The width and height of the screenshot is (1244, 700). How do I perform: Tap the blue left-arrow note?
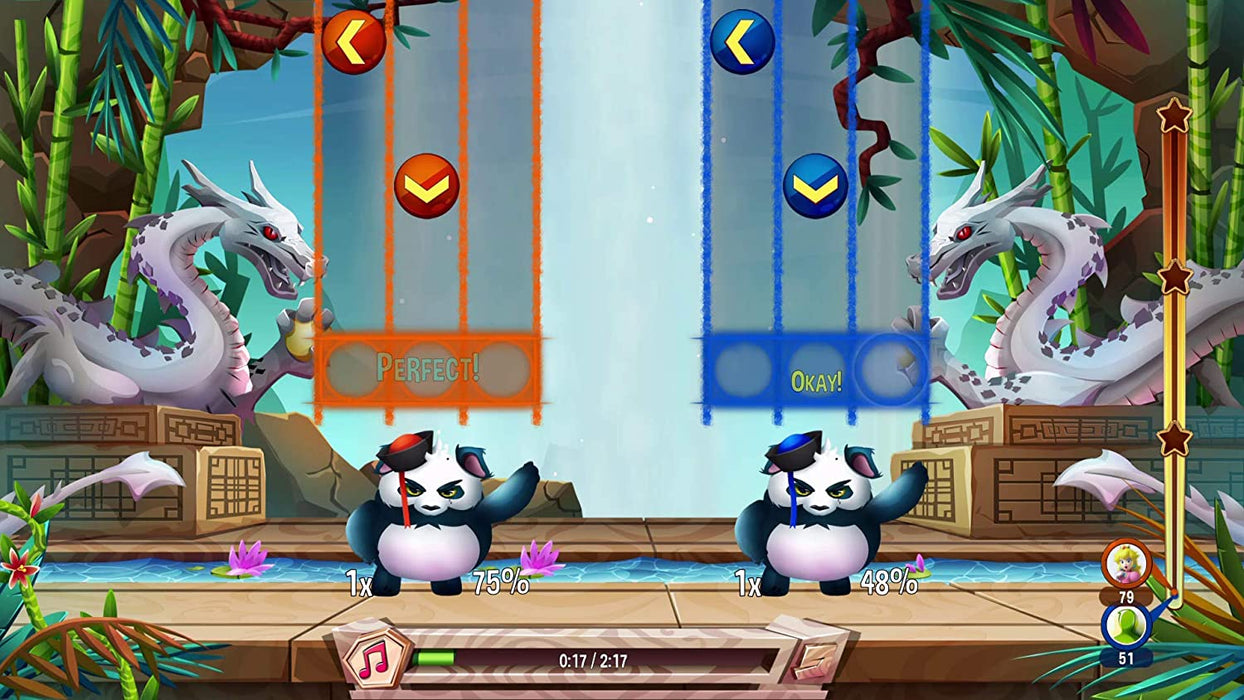click(x=742, y=41)
